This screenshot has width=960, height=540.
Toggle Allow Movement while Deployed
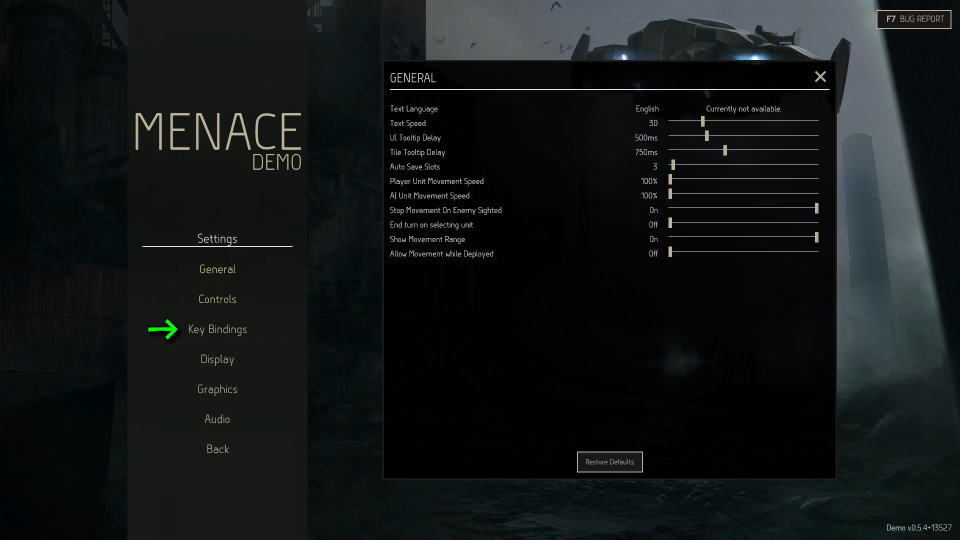click(x=670, y=253)
